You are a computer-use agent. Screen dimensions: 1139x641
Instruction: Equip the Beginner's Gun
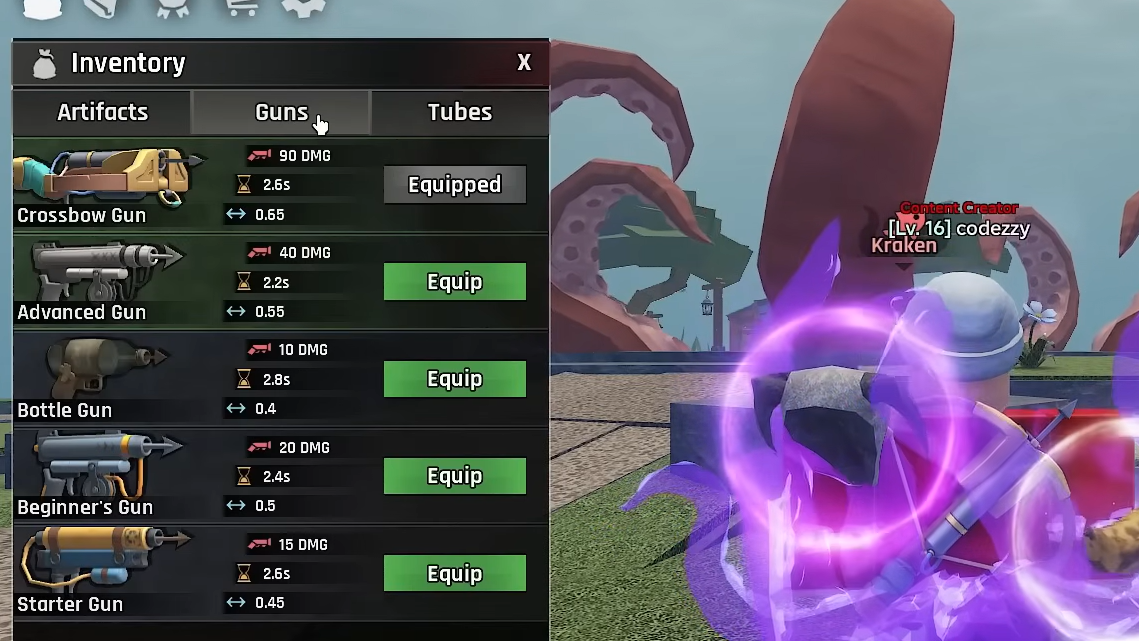click(455, 476)
